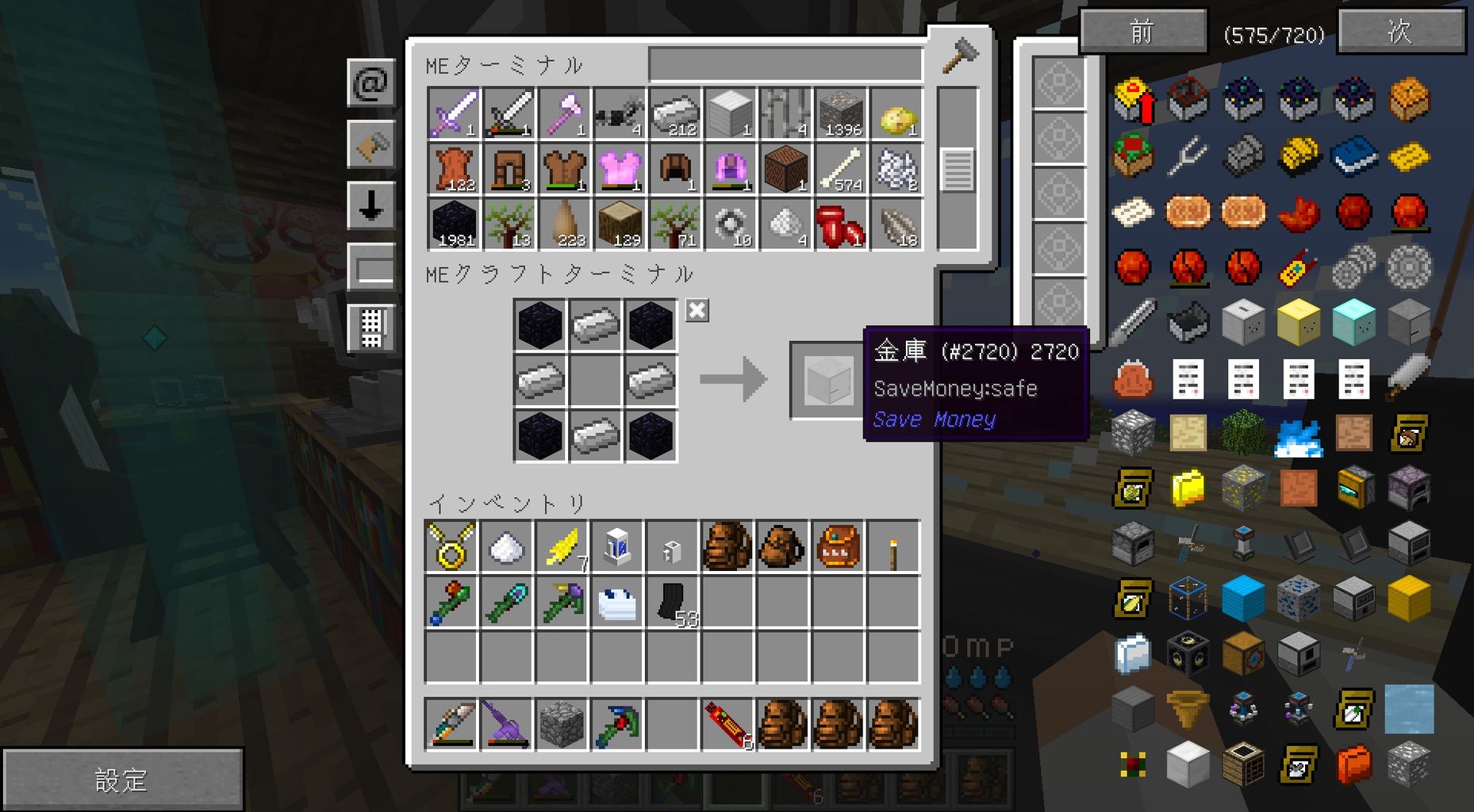Image resolution: width=1474 pixels, height=812 pixels.
Task: Select the pink chestplate in the terminal
Action: (x=620, y=168)
